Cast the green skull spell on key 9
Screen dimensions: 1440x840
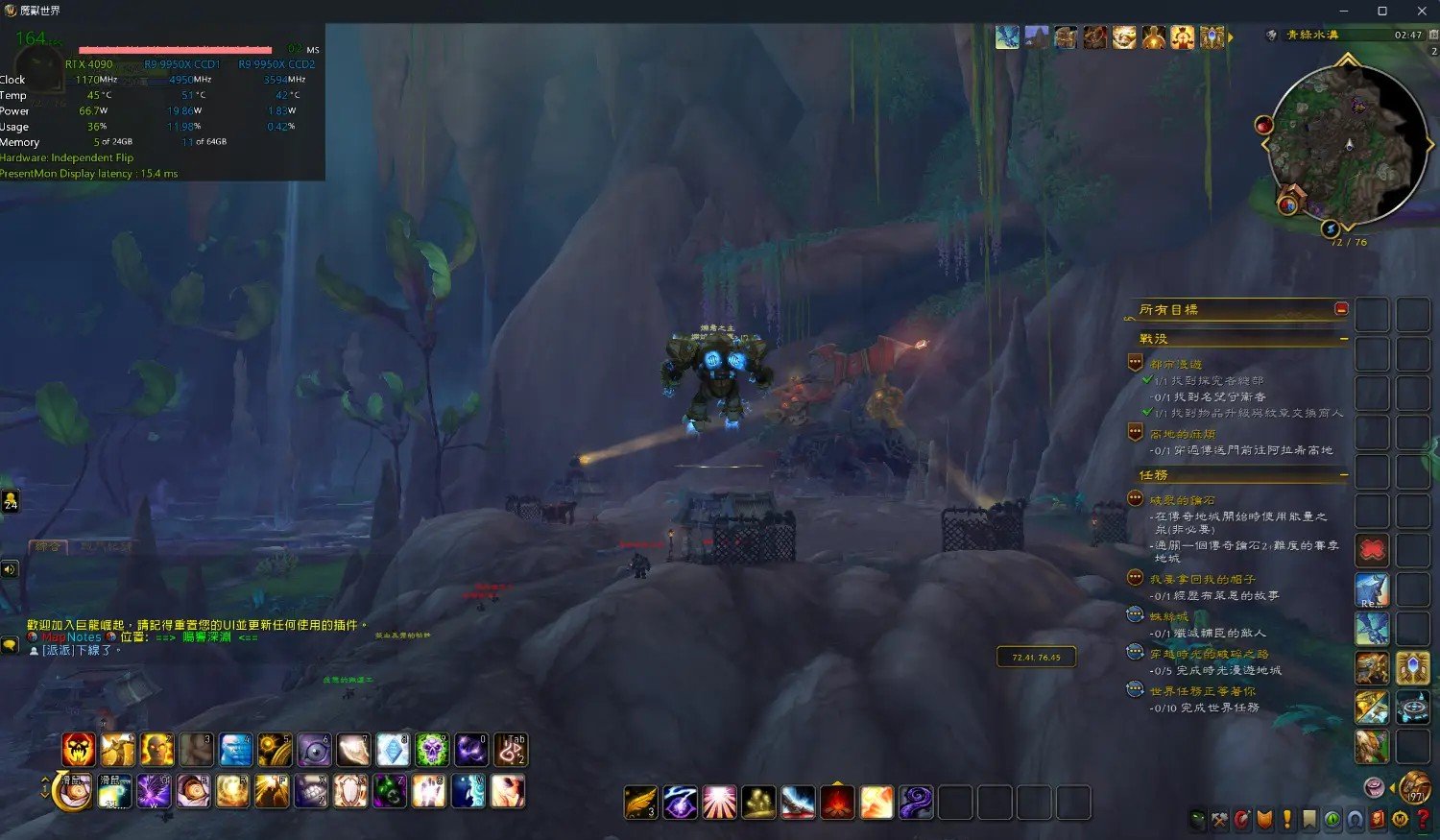point(431,750)
